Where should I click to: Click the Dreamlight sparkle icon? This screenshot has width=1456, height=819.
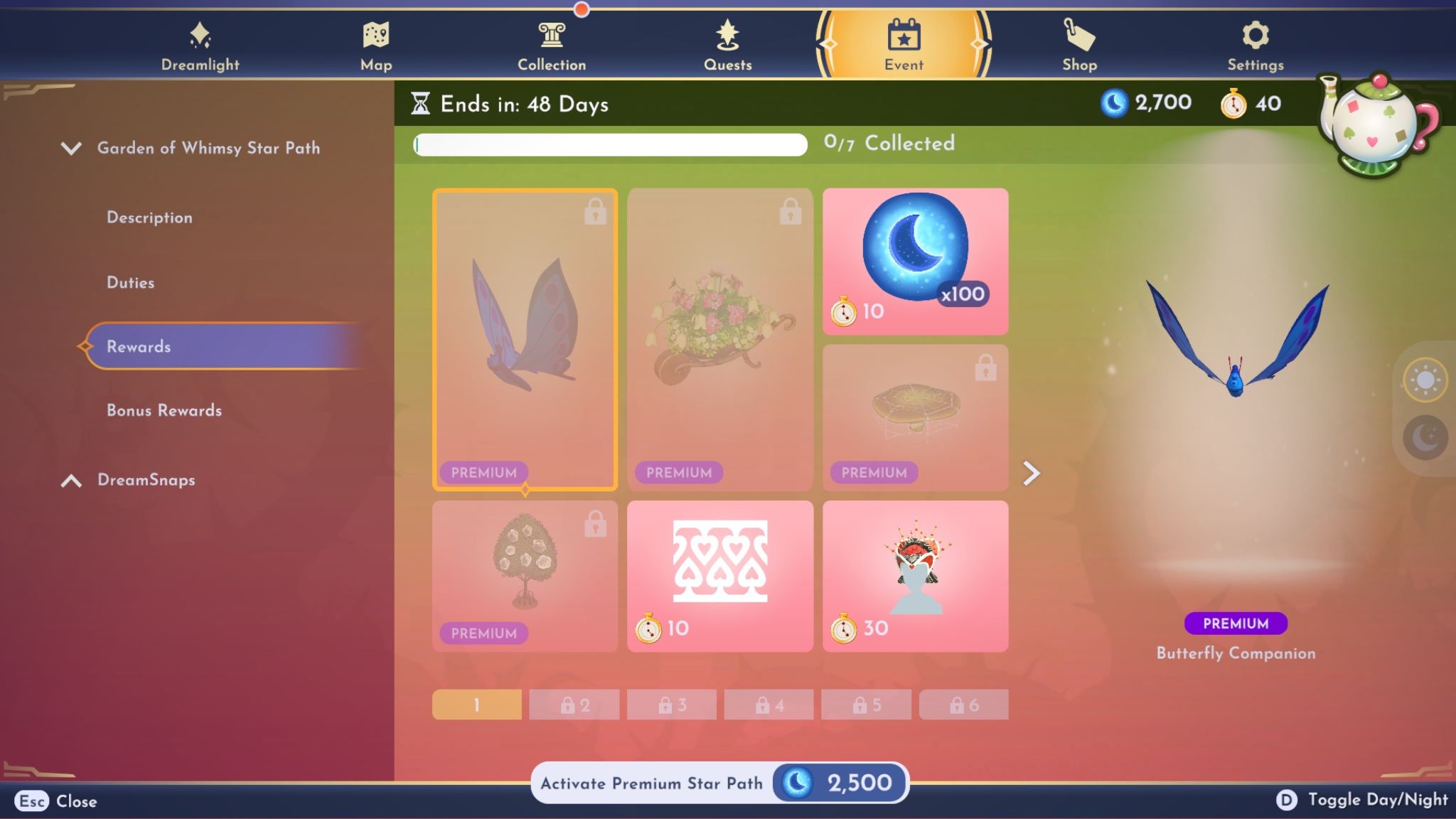[x=200, y=36]
